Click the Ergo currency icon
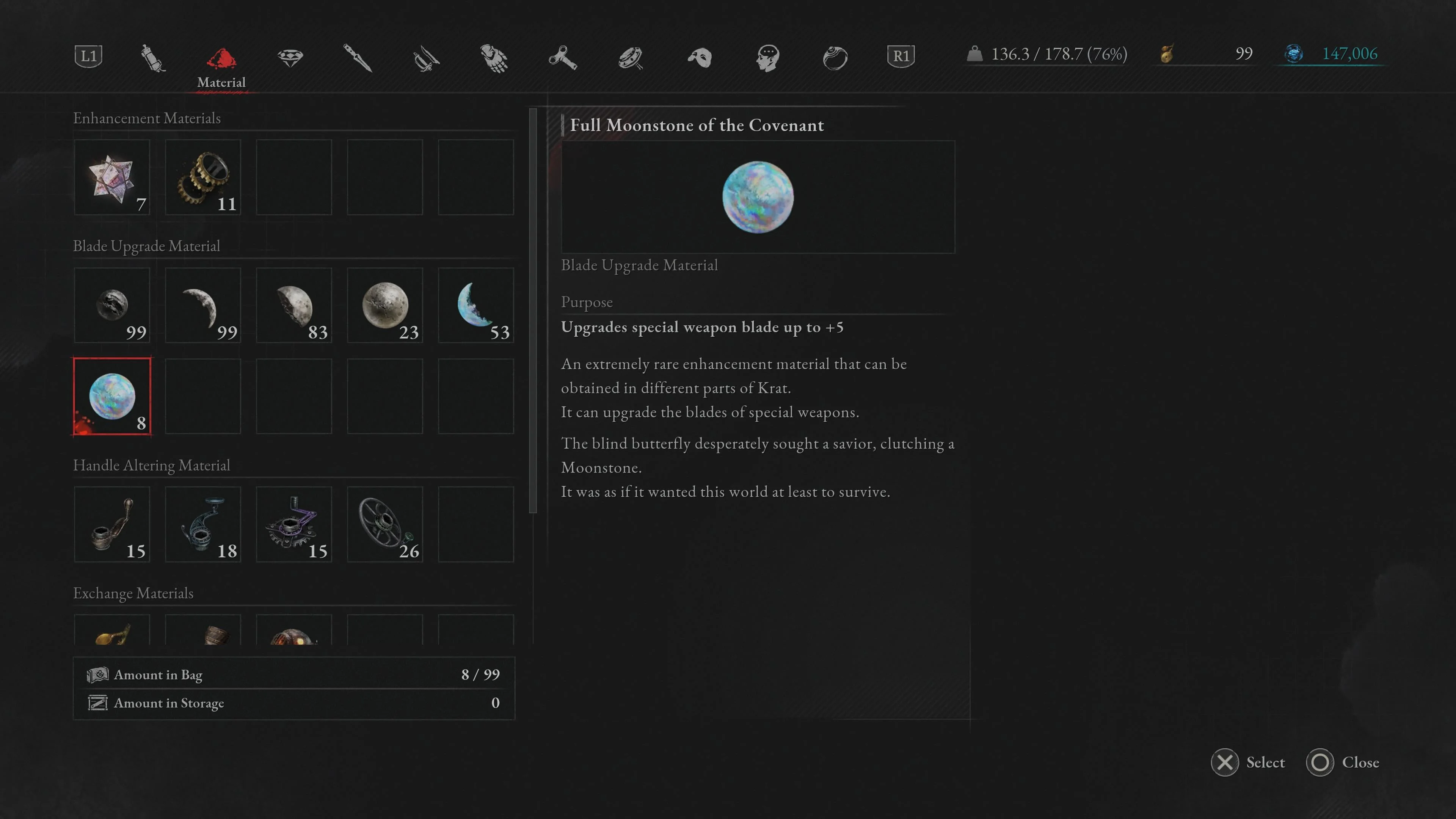The width and height of the screenshot is (1456, 819). coord(1294,54)
